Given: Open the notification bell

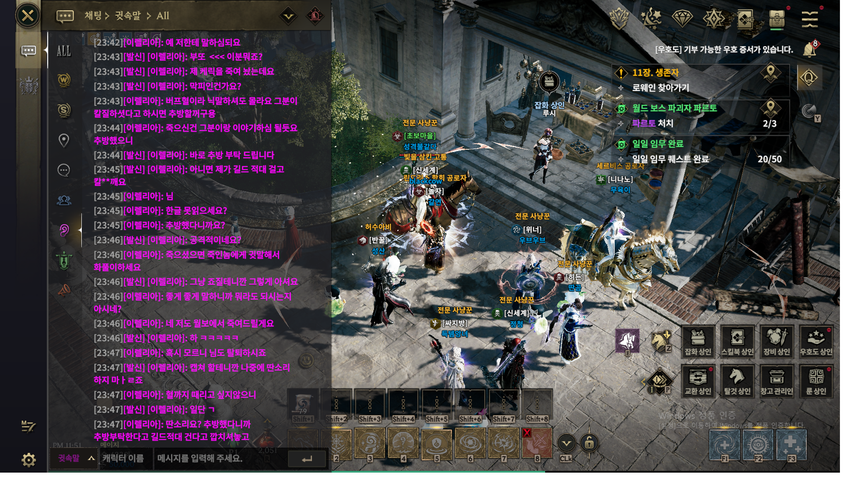Looking at the screenshot, I should tap(809, 49).
